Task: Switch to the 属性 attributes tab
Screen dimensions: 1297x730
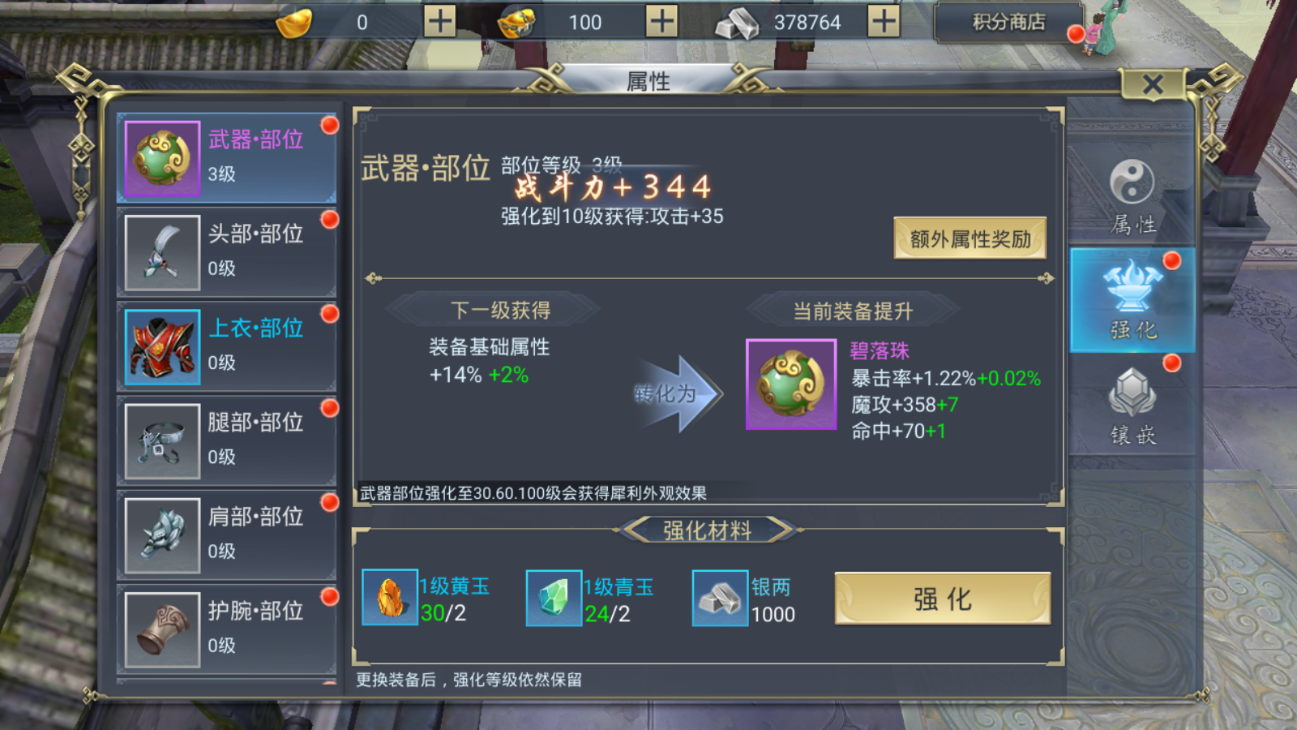Action: click(1131, 194)
